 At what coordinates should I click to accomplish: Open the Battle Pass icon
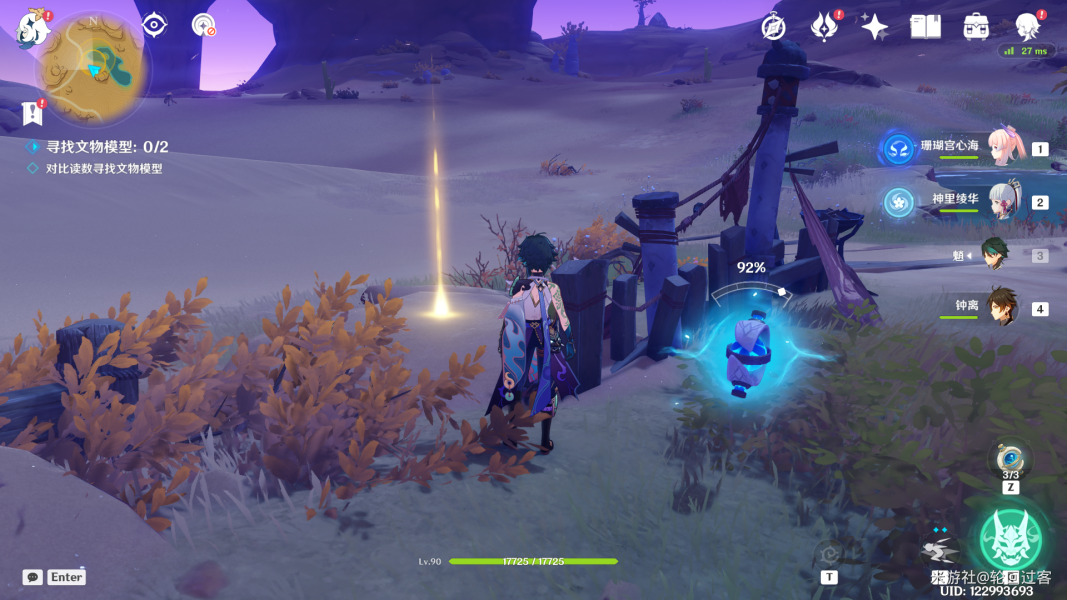[x=823, y=27]
